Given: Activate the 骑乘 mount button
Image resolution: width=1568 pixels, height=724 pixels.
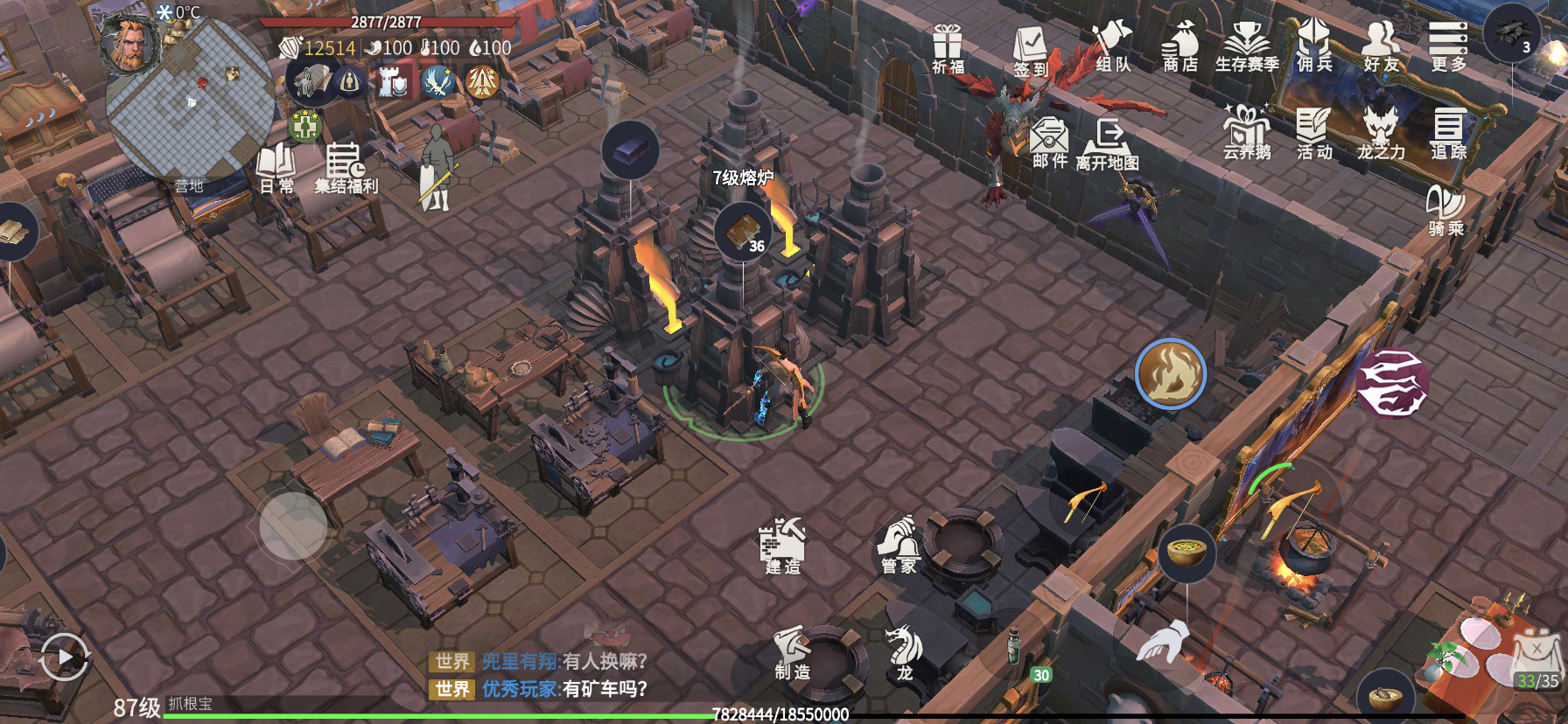Looking at the screenshot, I should tap(1445, 211).
